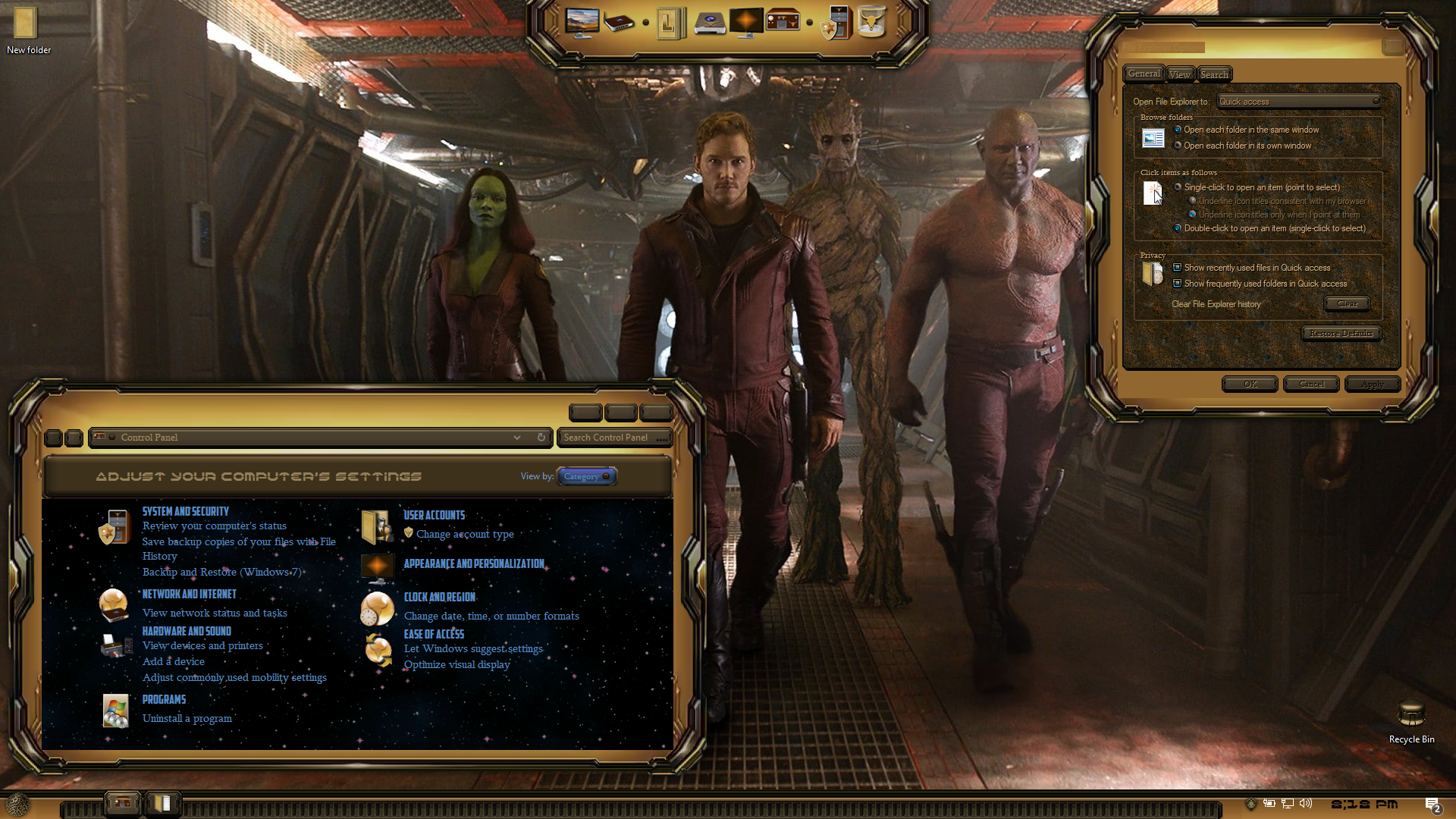
Task: Open User Accounts category
Action: pyautogui.click(x=434, y=516)
